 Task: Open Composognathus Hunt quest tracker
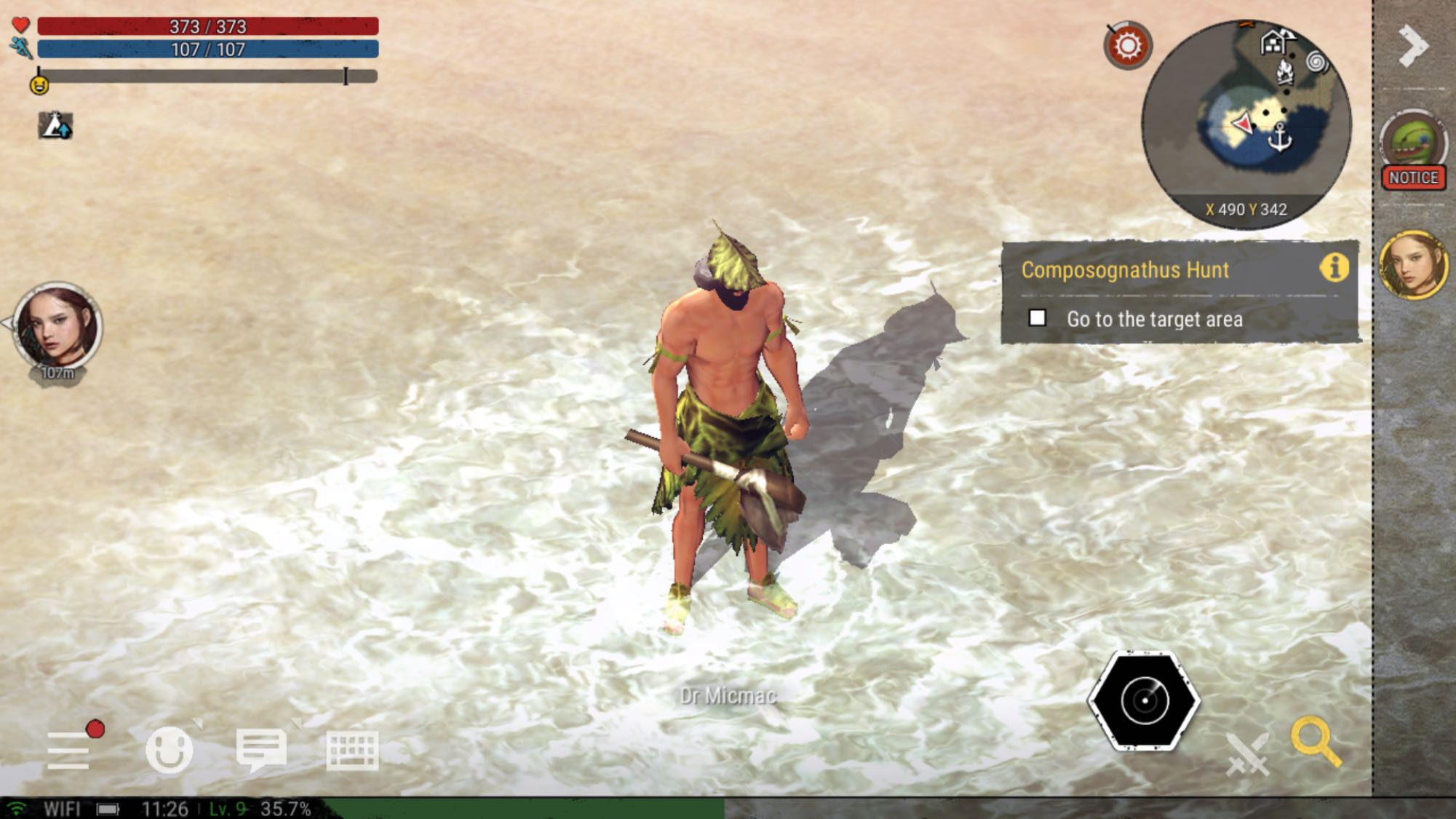coord(1124,270)
